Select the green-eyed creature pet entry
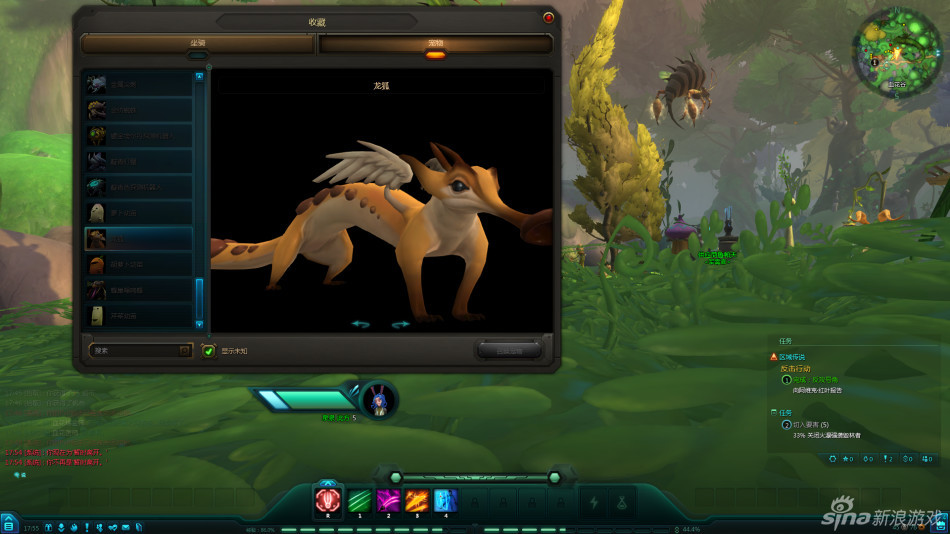This screenshot has width=950, height=534. [x=139, y=135]
